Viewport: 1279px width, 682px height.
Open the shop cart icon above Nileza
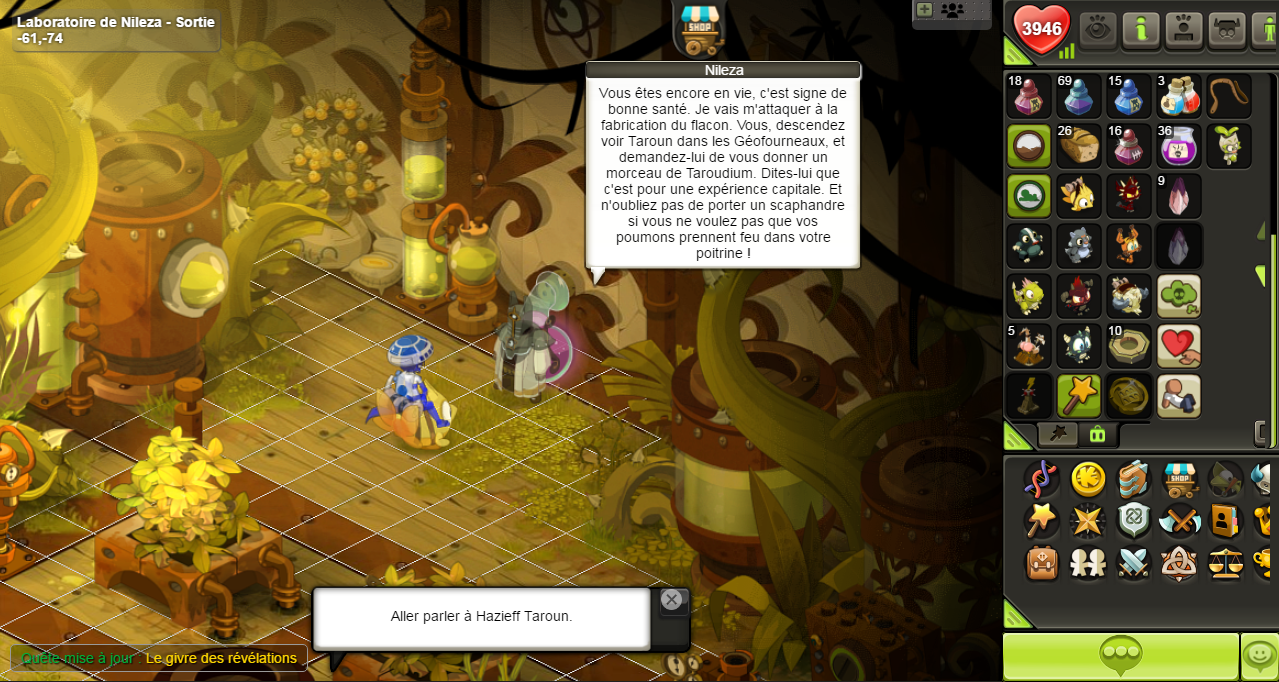tap(699, 30)
